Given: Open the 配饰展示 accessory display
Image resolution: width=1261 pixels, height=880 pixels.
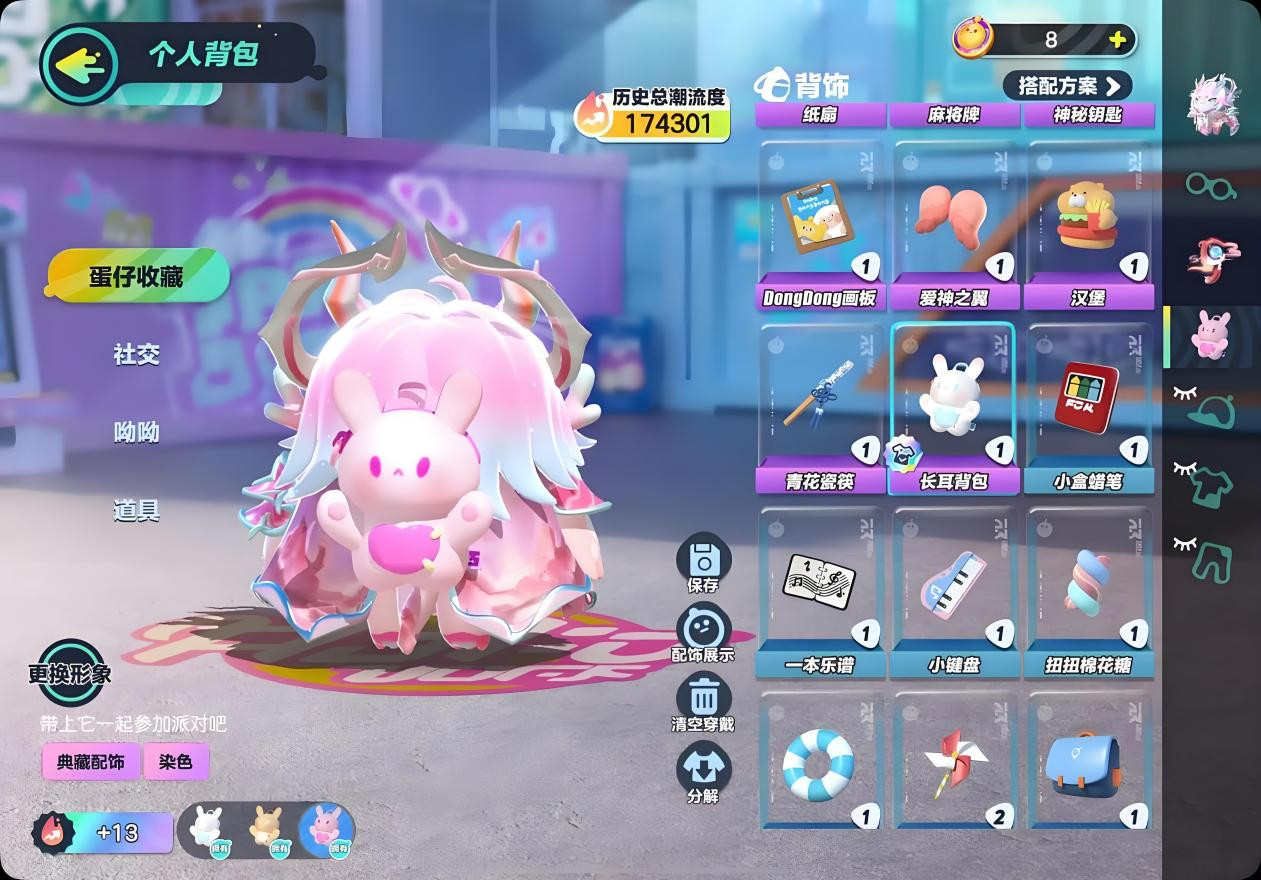Looking at the screenshot, I should pos(704,635).
